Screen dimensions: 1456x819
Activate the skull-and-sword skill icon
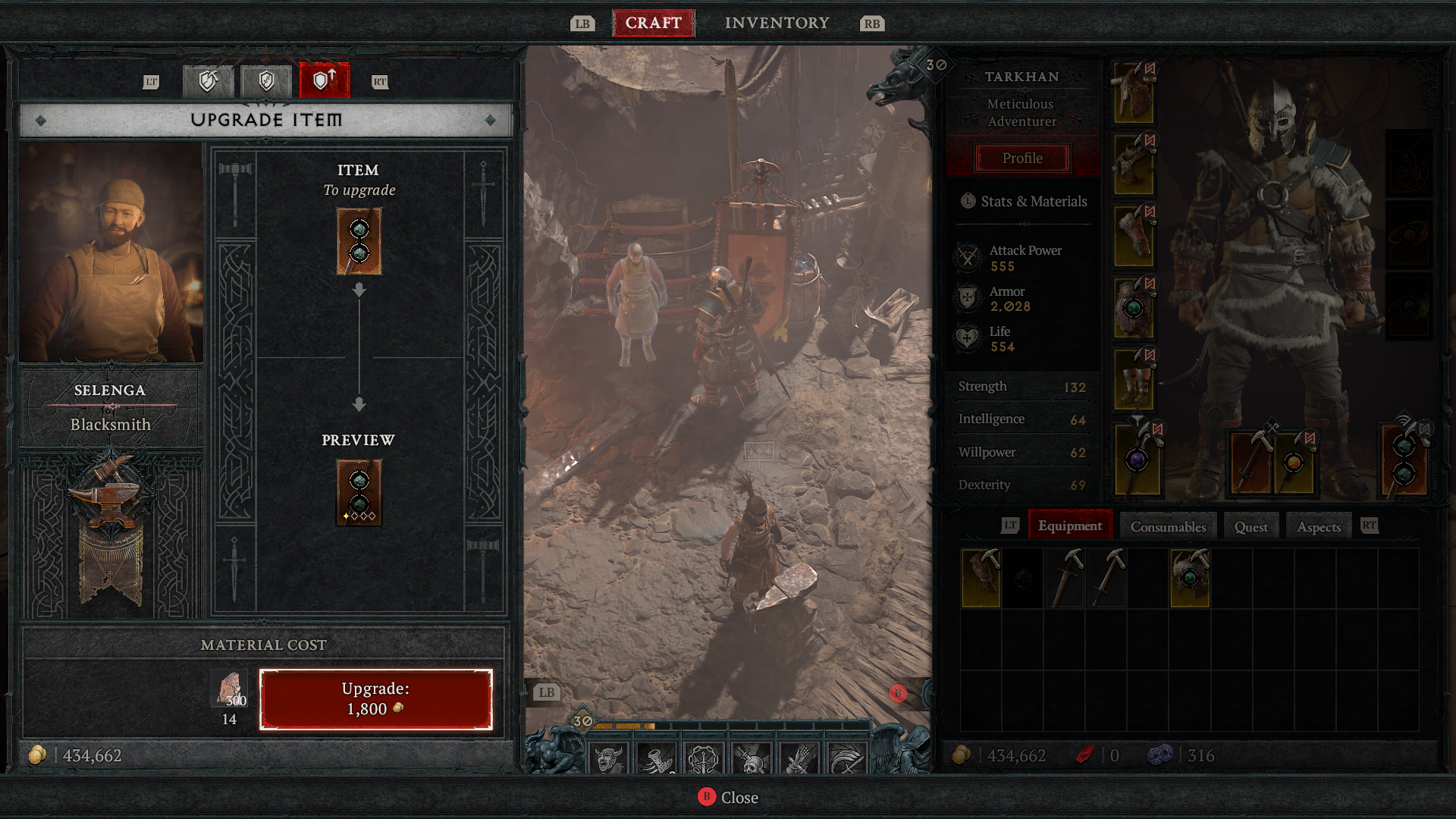coord(749,757)
